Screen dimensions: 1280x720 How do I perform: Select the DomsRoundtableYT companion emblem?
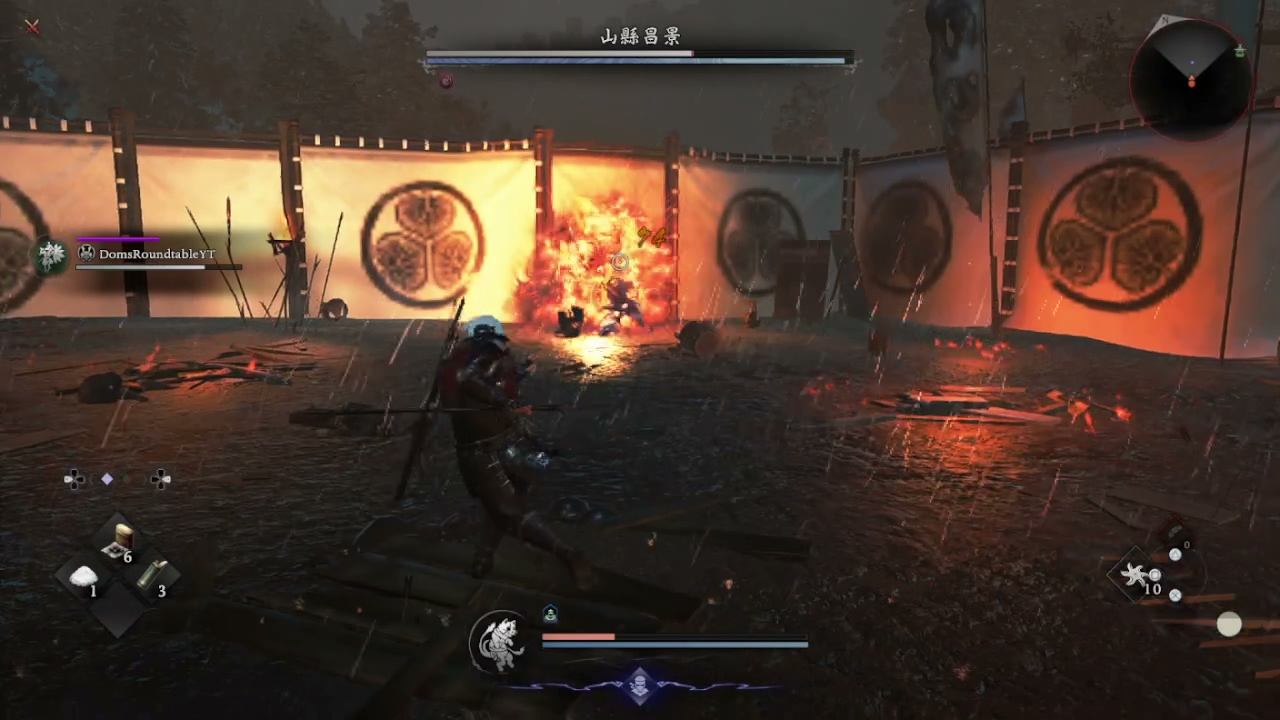tap(50, 256)
